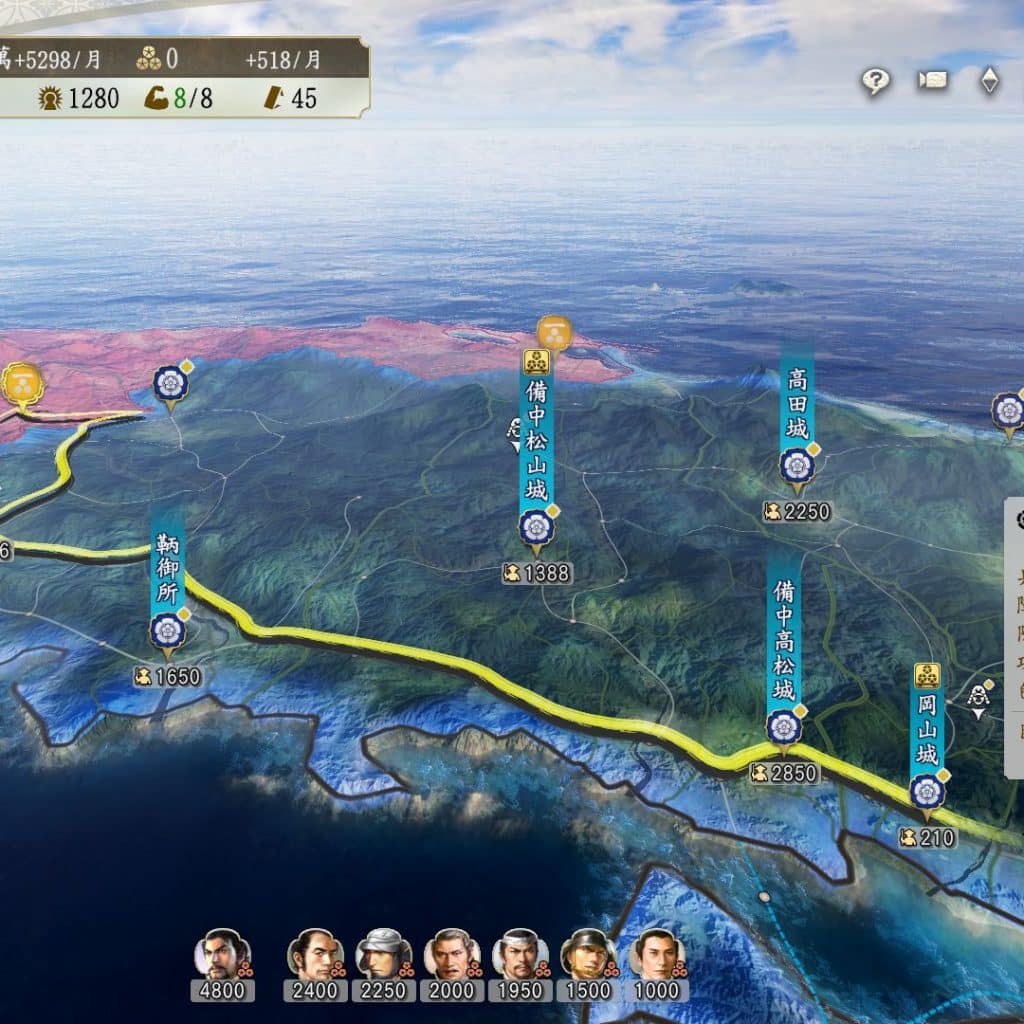The image size is (1024, 1024).
Task: Toggle the diamond compass icon
Action: point(989,81)
